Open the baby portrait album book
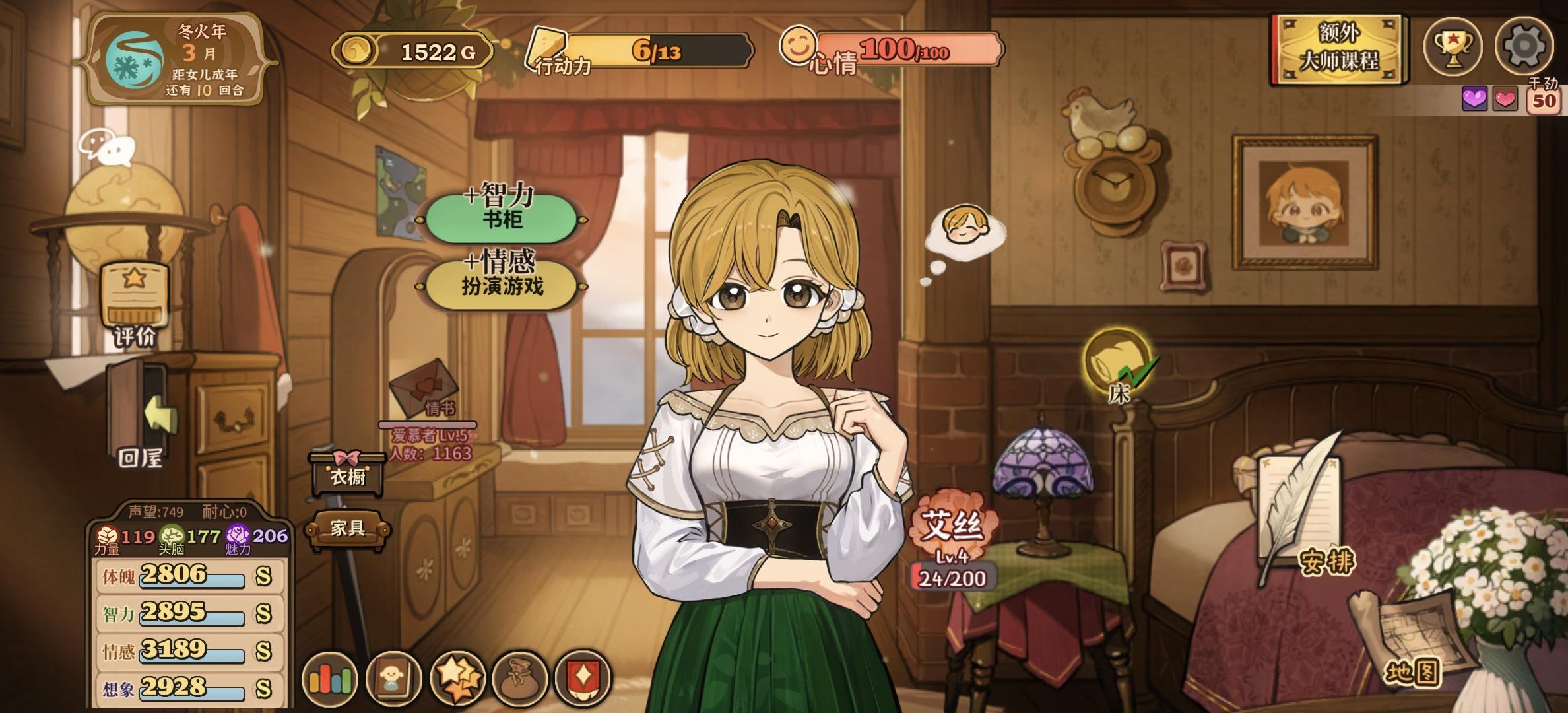This screenshot has width=1568, height=713. [x=393, y=679]
